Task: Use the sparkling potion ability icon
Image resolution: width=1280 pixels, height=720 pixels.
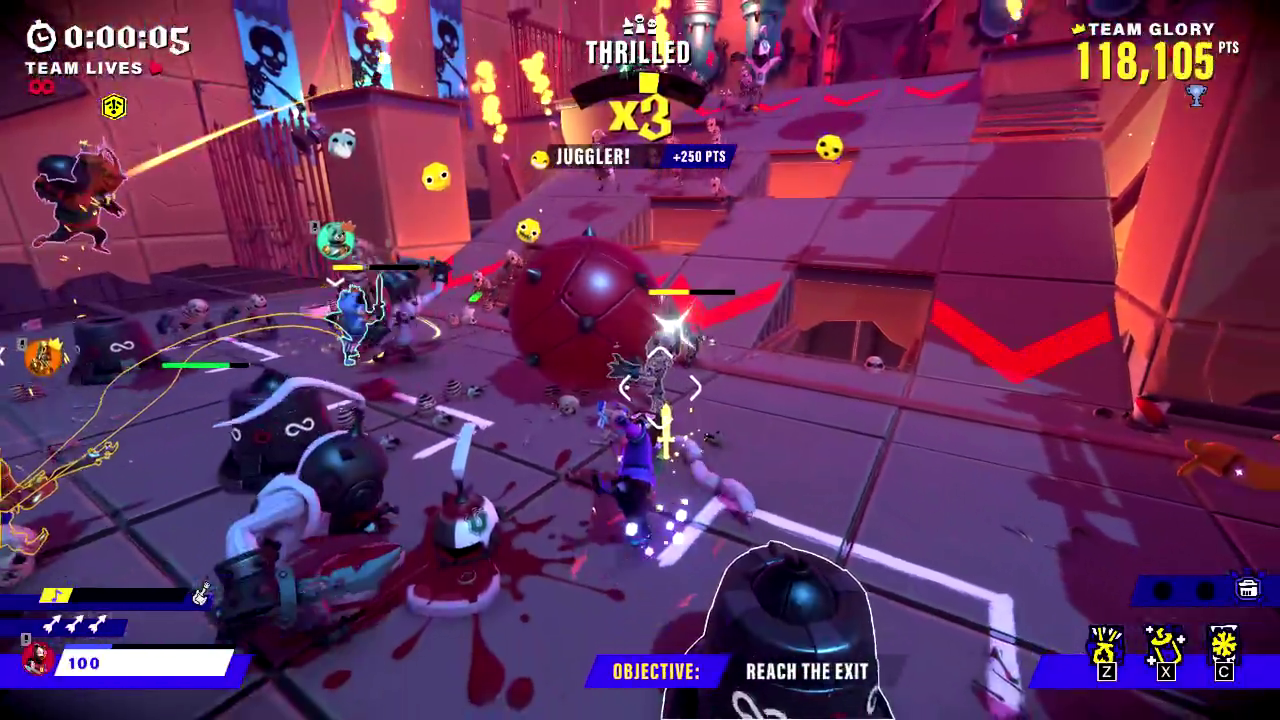Action: click(1165, 647)
